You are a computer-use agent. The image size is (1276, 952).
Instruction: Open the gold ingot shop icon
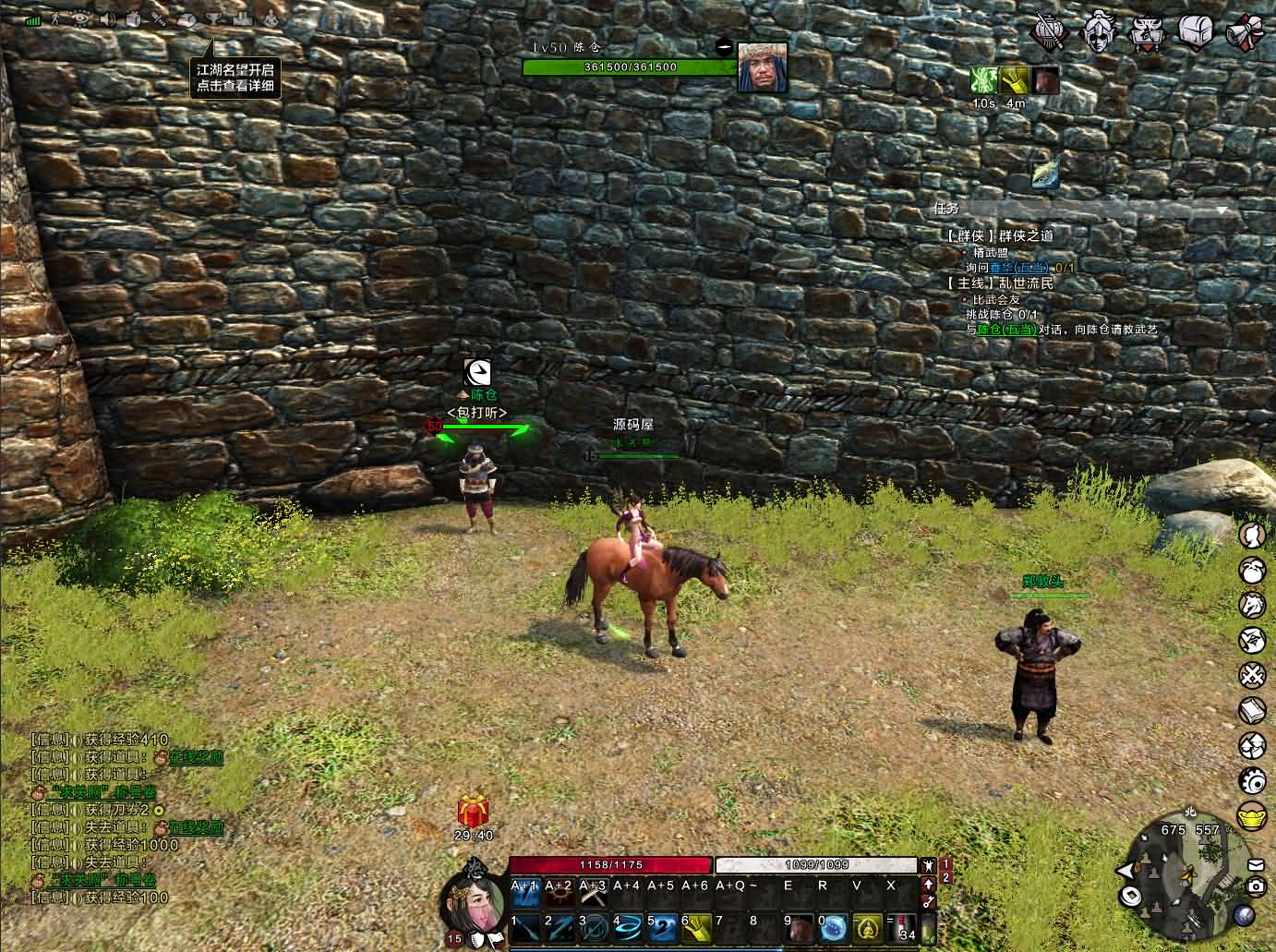click(1252, 817)
